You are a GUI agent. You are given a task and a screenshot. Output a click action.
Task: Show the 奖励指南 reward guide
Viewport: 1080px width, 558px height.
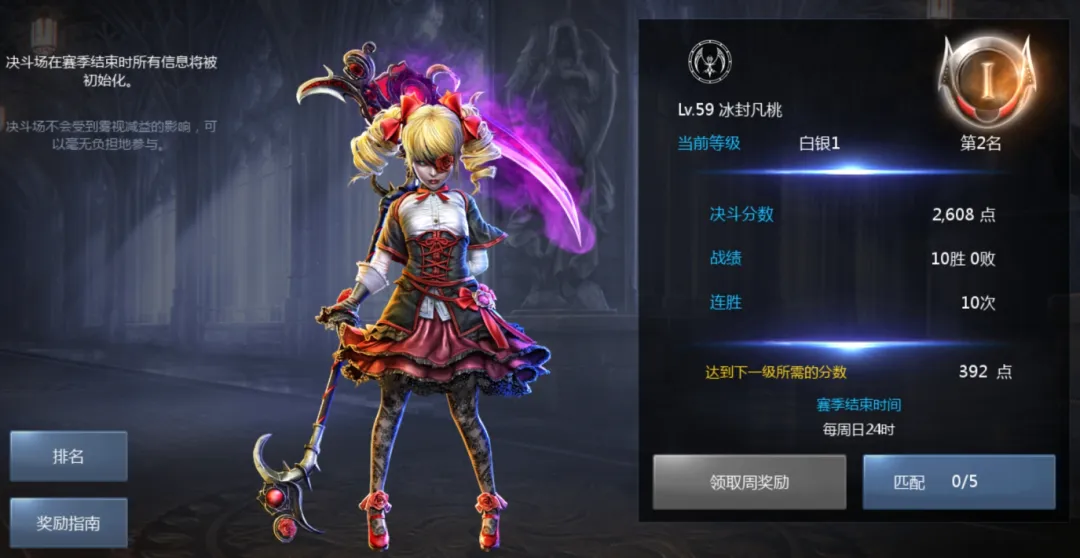coord(68,523)
